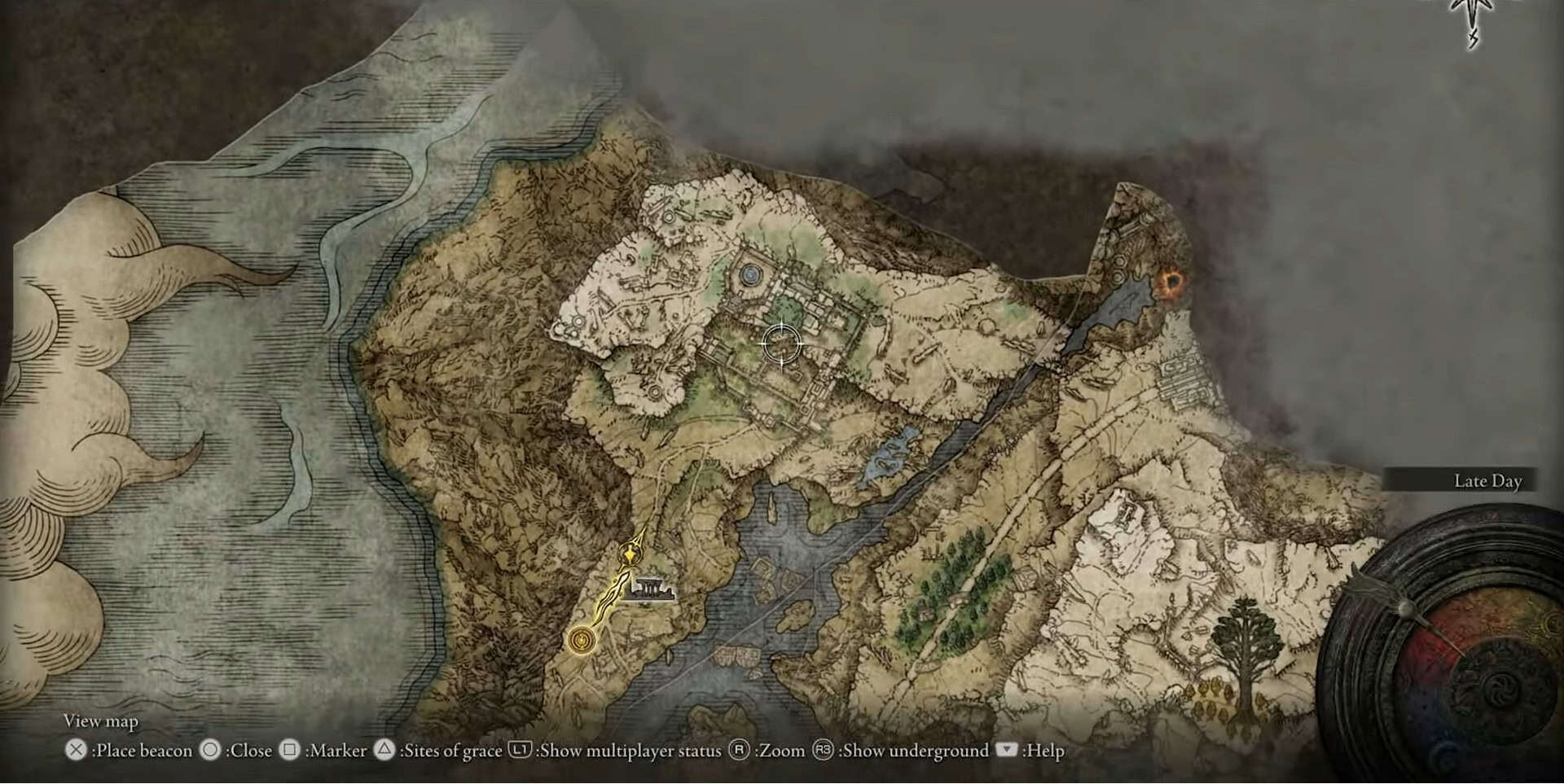Click the View map label
This screenshot has height=784, width=1564.
coord(102,721)
